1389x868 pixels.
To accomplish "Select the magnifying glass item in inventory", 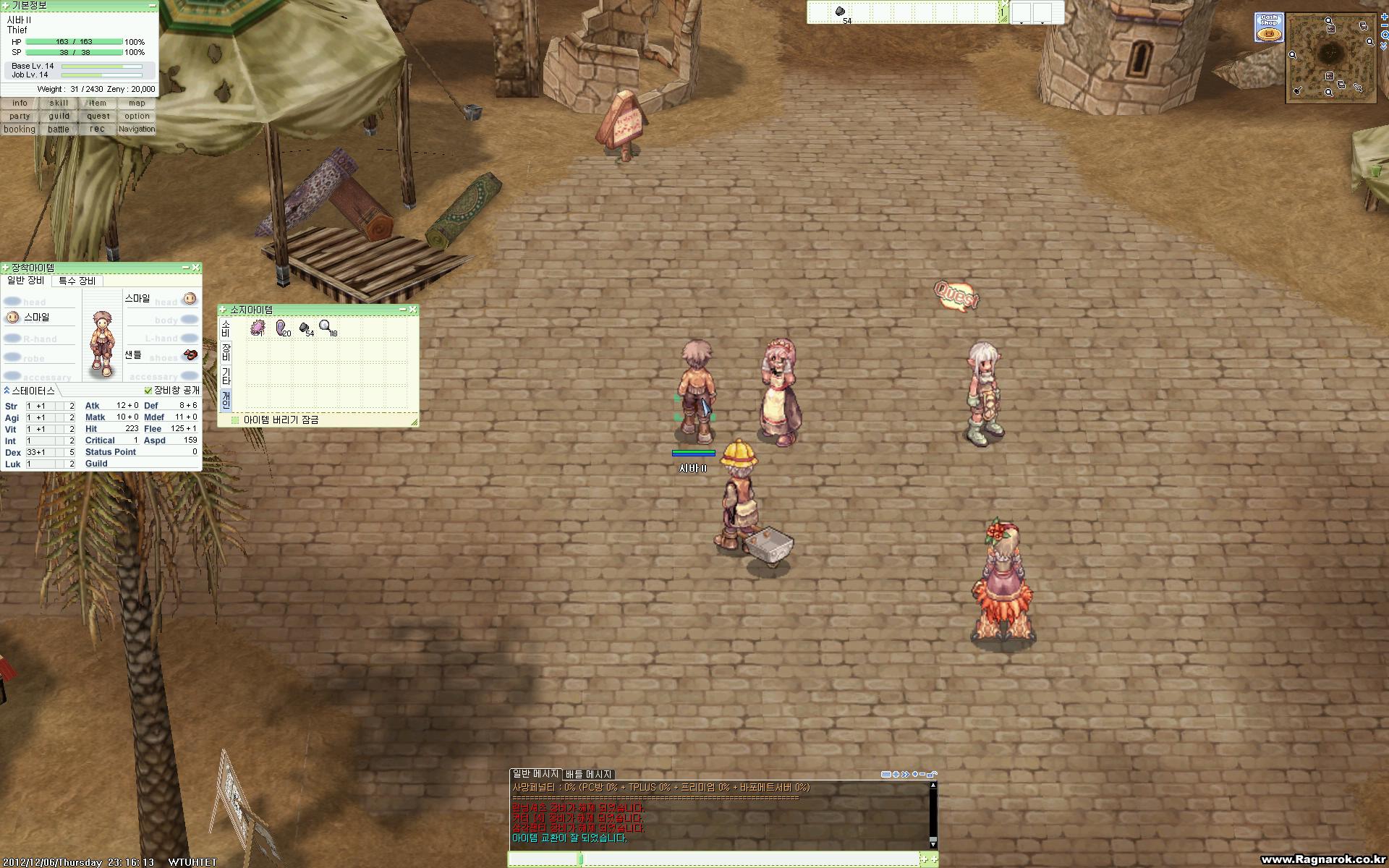I will tap(327, 328).
